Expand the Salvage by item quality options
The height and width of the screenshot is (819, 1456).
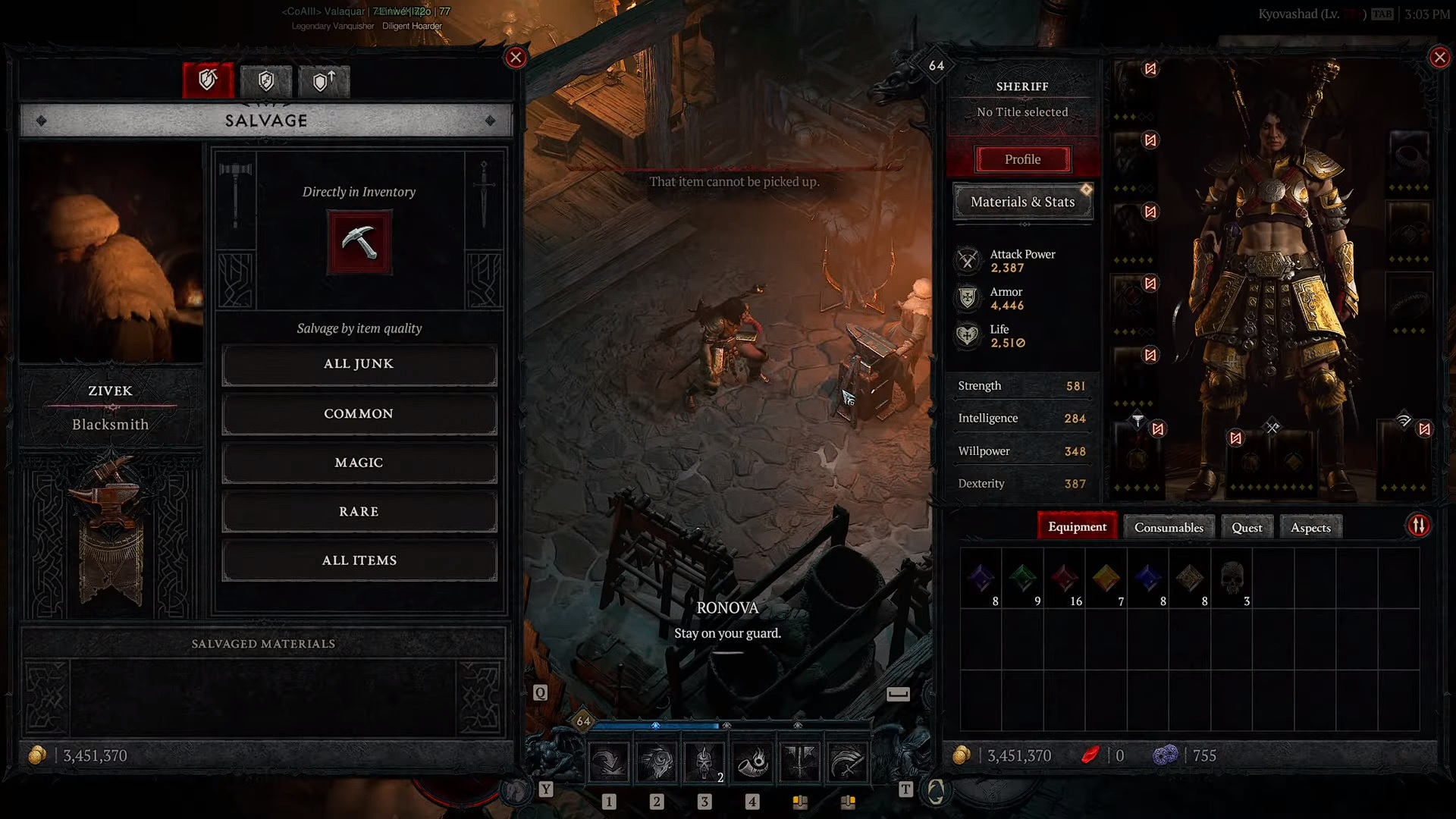[359, 328]
